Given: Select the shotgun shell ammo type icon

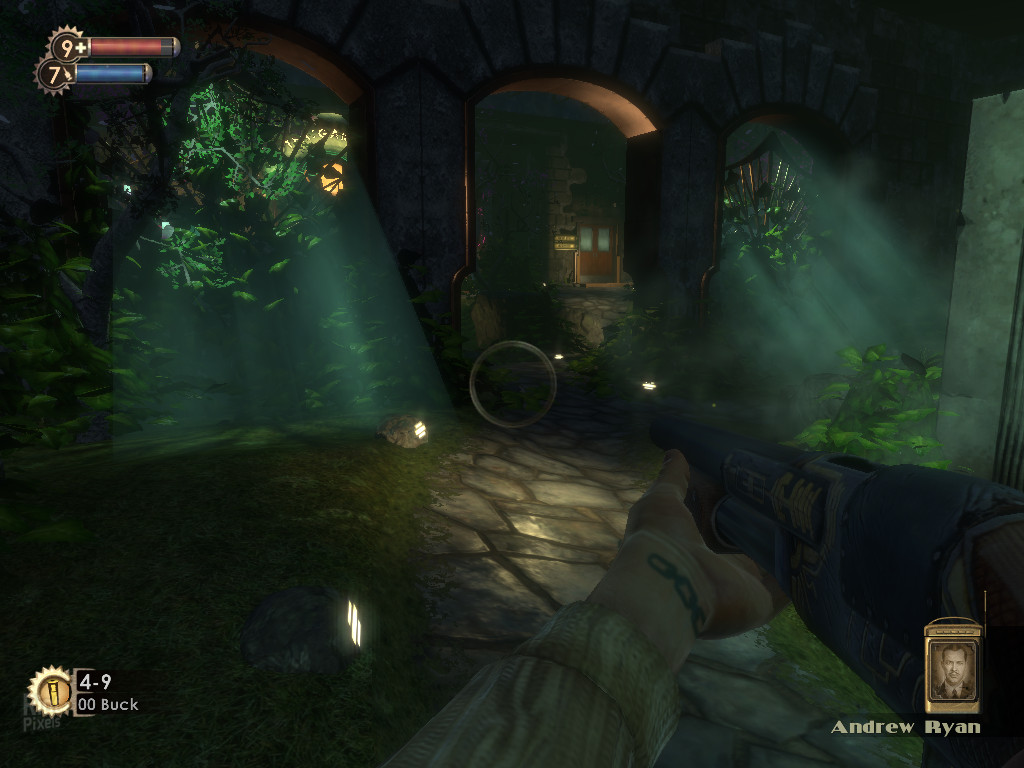Looking at the screenshot, I should (x=50, y=690).
